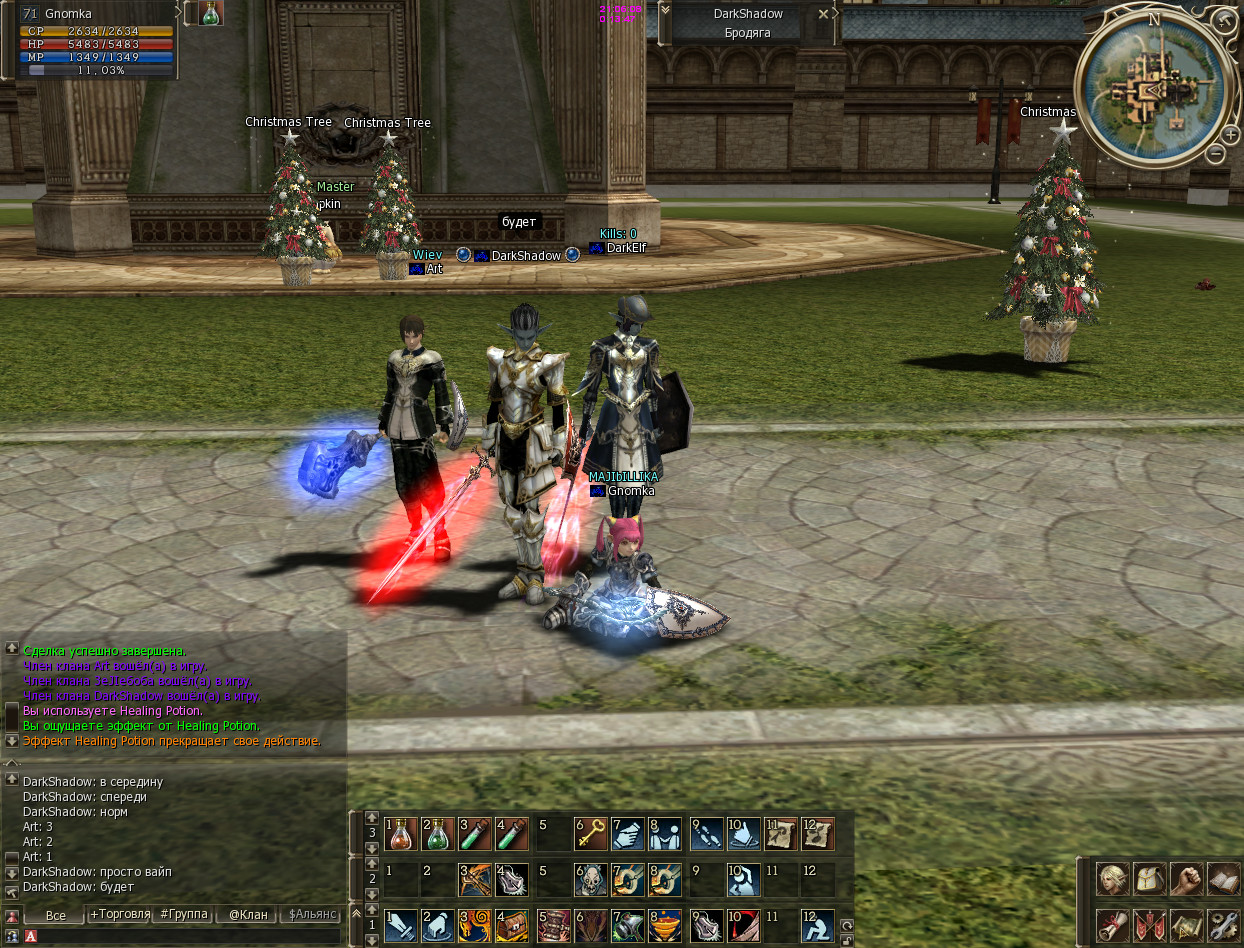Switch to the @Клан chat tab
The image size is (1244, 948).
[247, 914]
